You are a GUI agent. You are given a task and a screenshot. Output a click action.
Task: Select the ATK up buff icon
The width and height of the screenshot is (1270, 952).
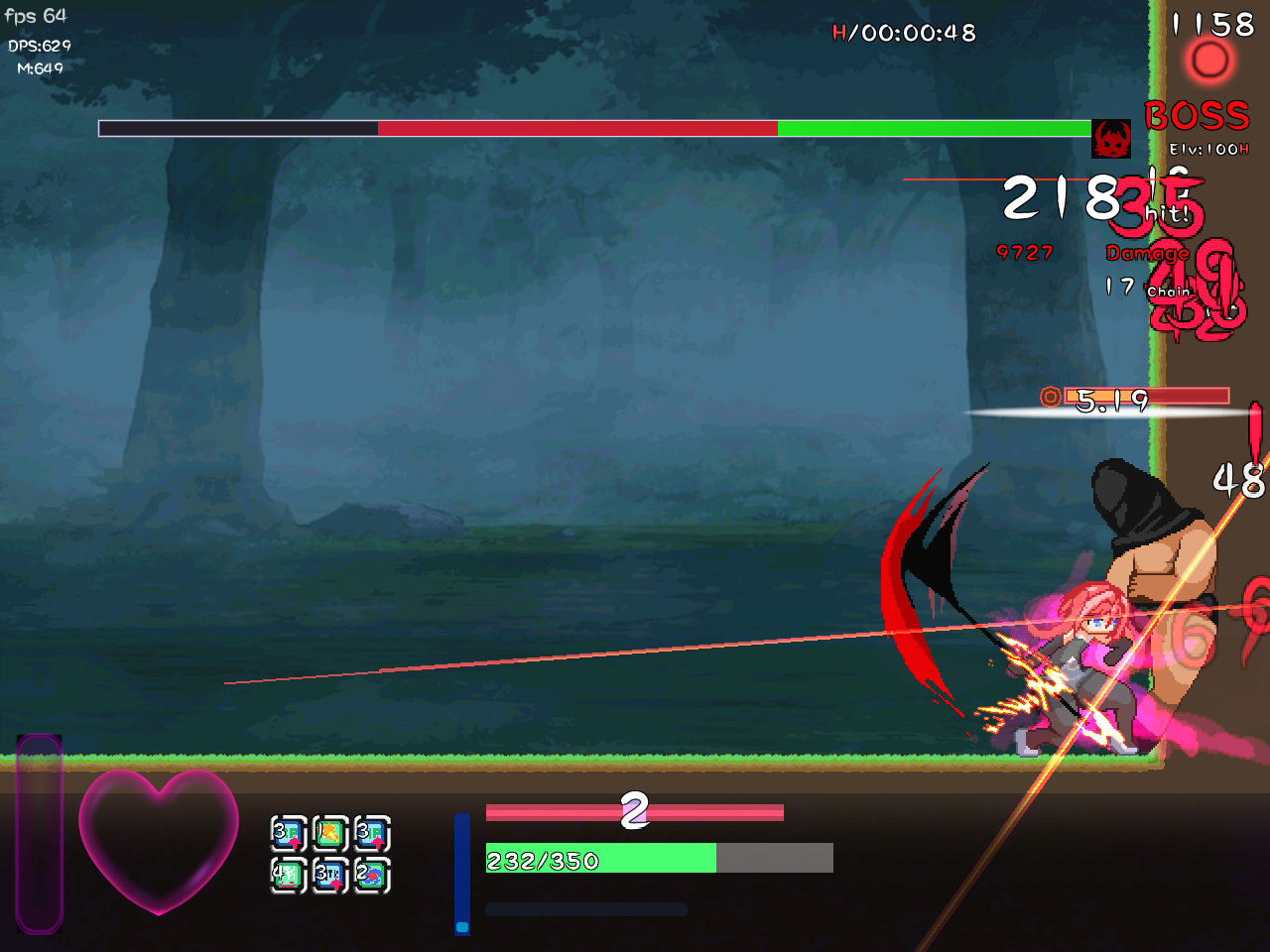(x=329, y=876)
